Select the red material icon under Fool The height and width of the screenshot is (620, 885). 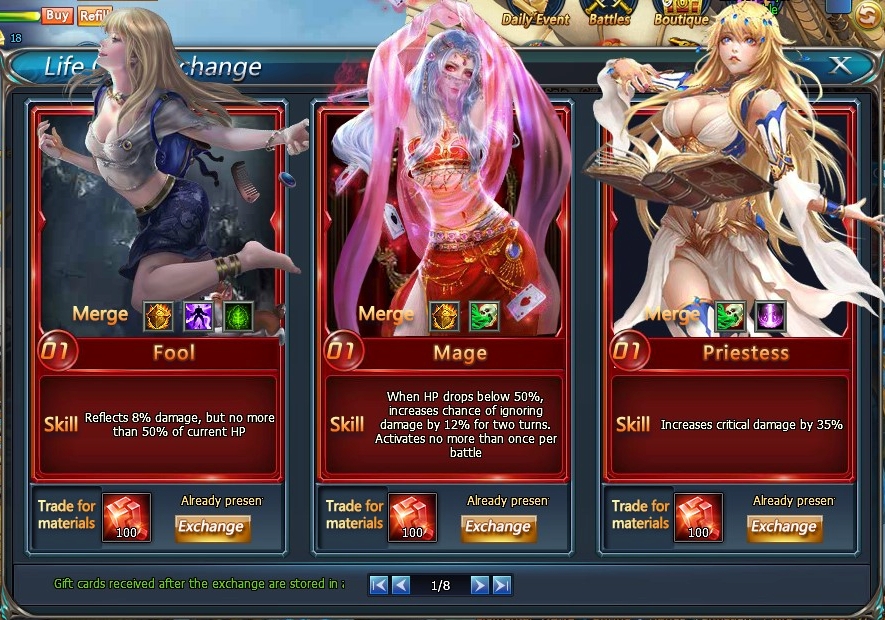(x=127, y=517)
